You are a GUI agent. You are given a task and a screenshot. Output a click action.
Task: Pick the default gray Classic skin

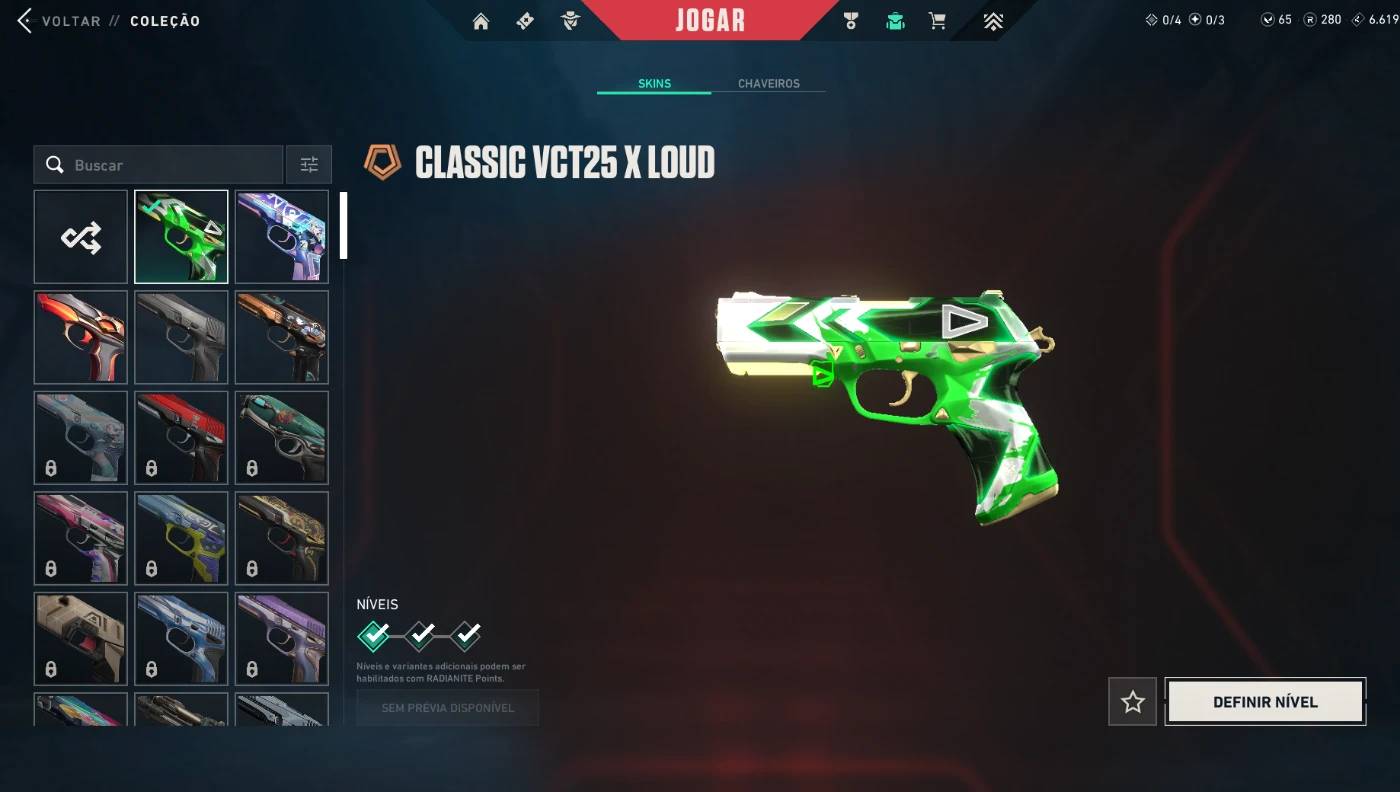coord(181,337)
